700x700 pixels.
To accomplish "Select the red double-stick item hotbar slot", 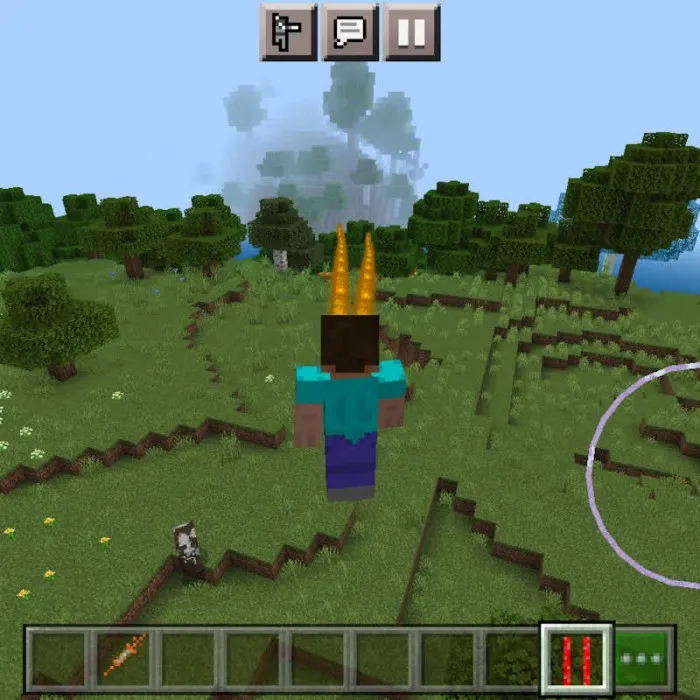I will pyautogui.click(x=577, y=657).
